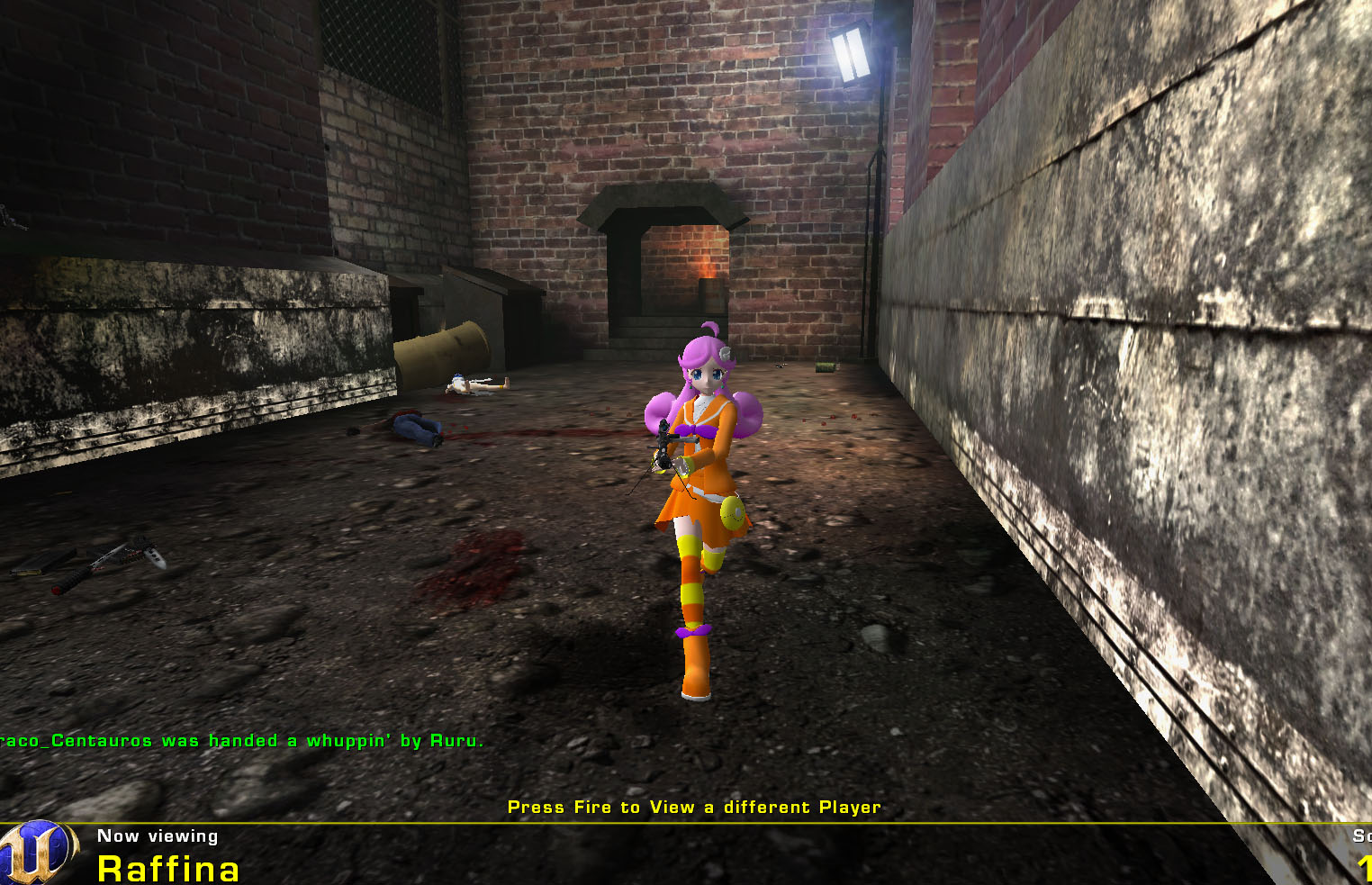The image size is (1372, 885).
Task: Click the Press Fire prompt text
Action: coord(694,807)
